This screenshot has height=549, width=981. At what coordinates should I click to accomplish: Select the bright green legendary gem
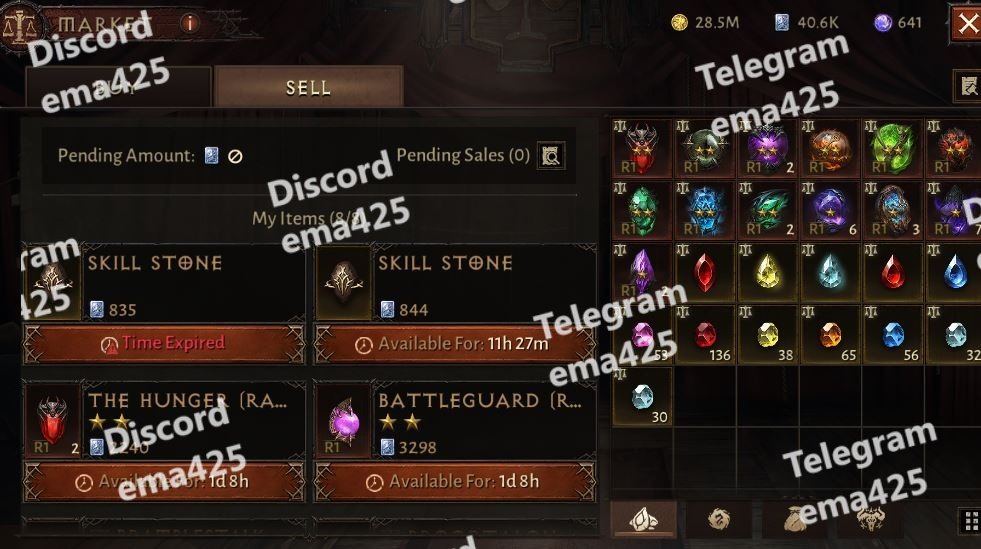[893, 149]
